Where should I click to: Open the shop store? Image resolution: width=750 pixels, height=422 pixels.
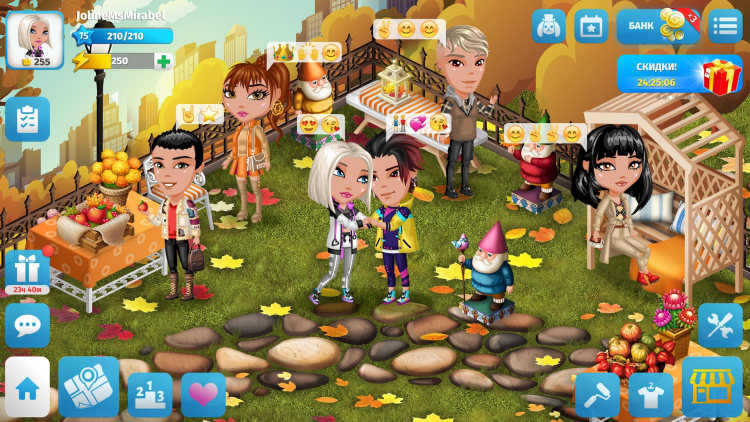pos(712,387)
